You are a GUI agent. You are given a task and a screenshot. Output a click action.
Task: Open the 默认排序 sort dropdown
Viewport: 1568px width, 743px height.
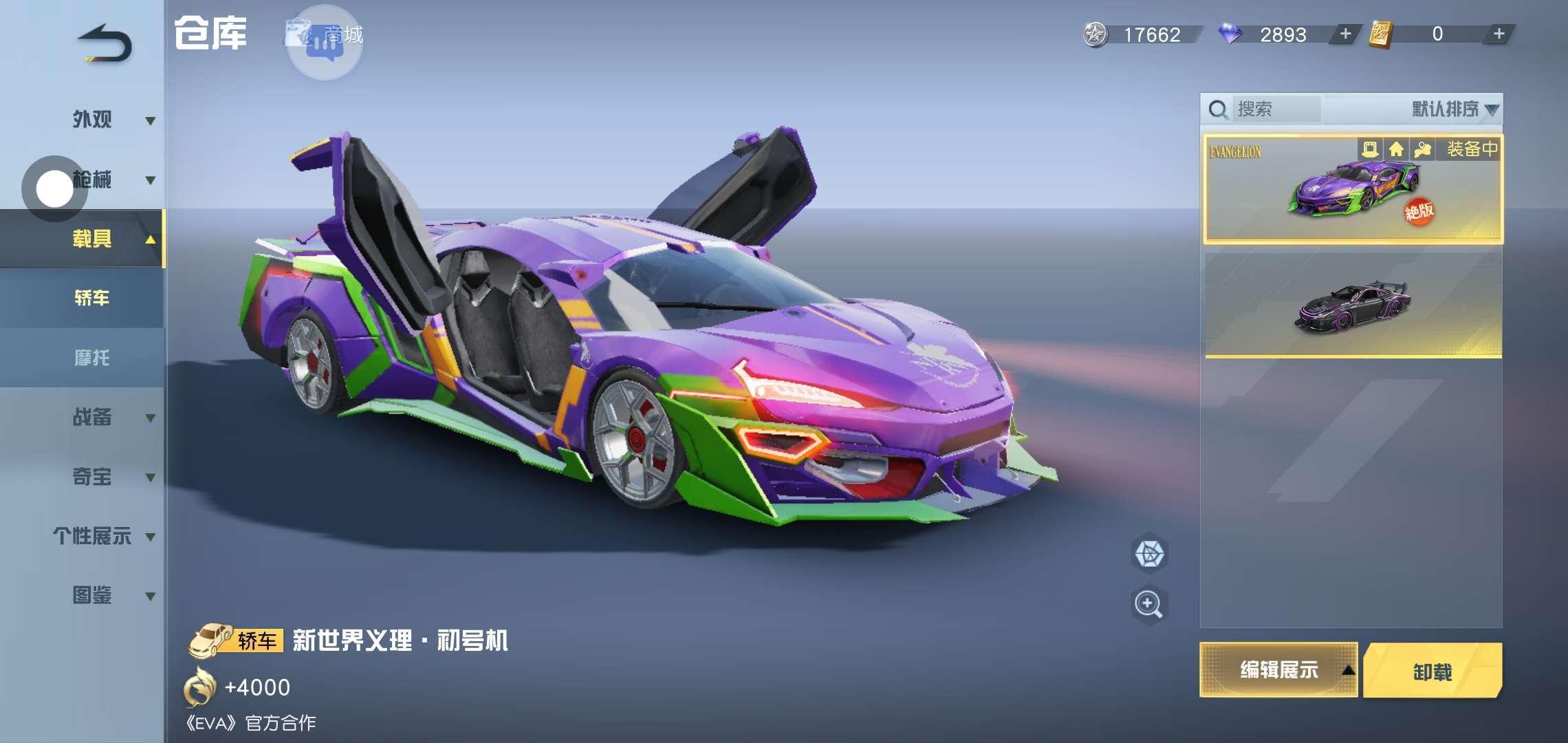pyautogui.click(x=1453, y=109)
